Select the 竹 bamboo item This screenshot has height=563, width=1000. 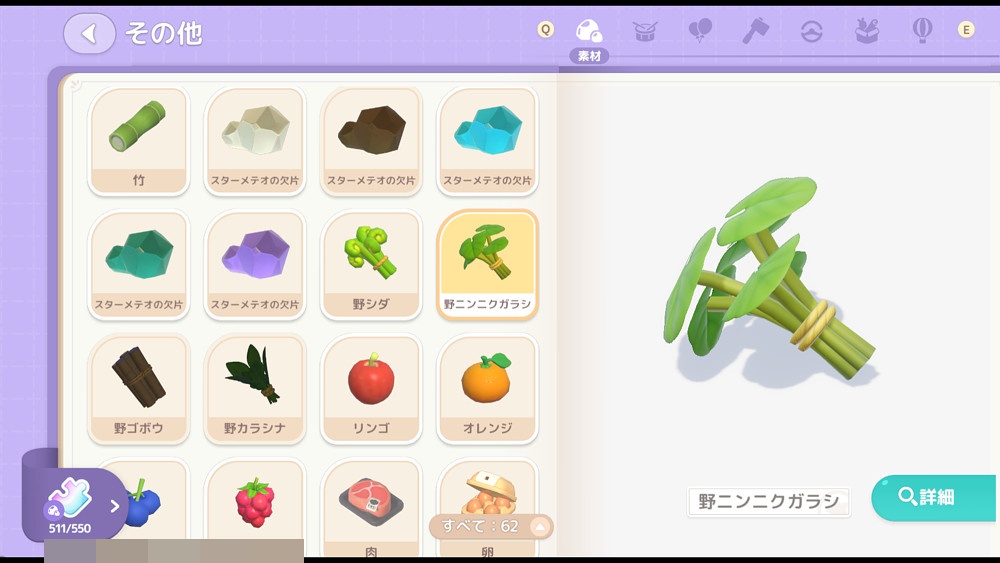coord(139,140)
